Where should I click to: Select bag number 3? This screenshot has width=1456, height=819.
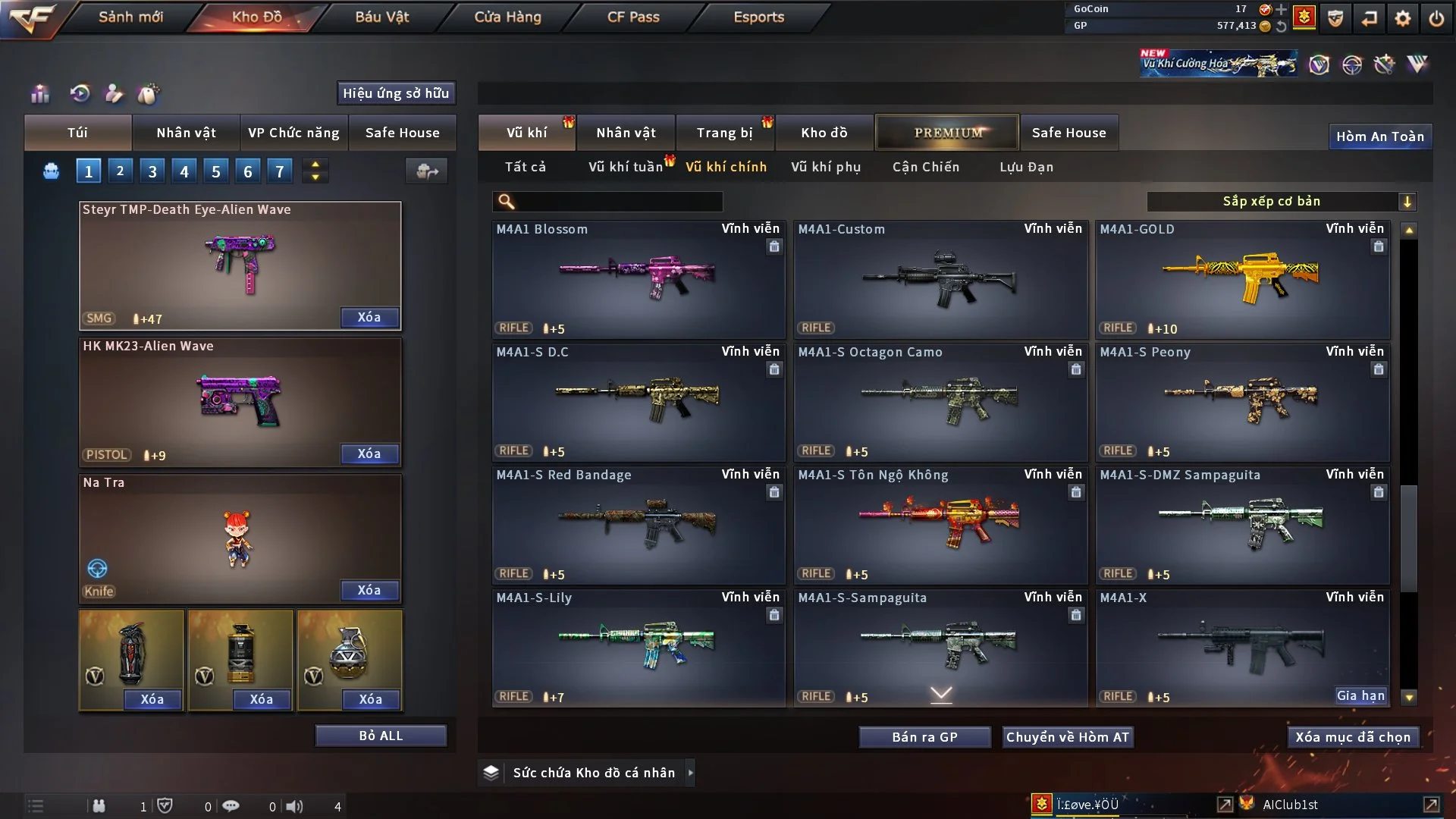tap(152, 171)
